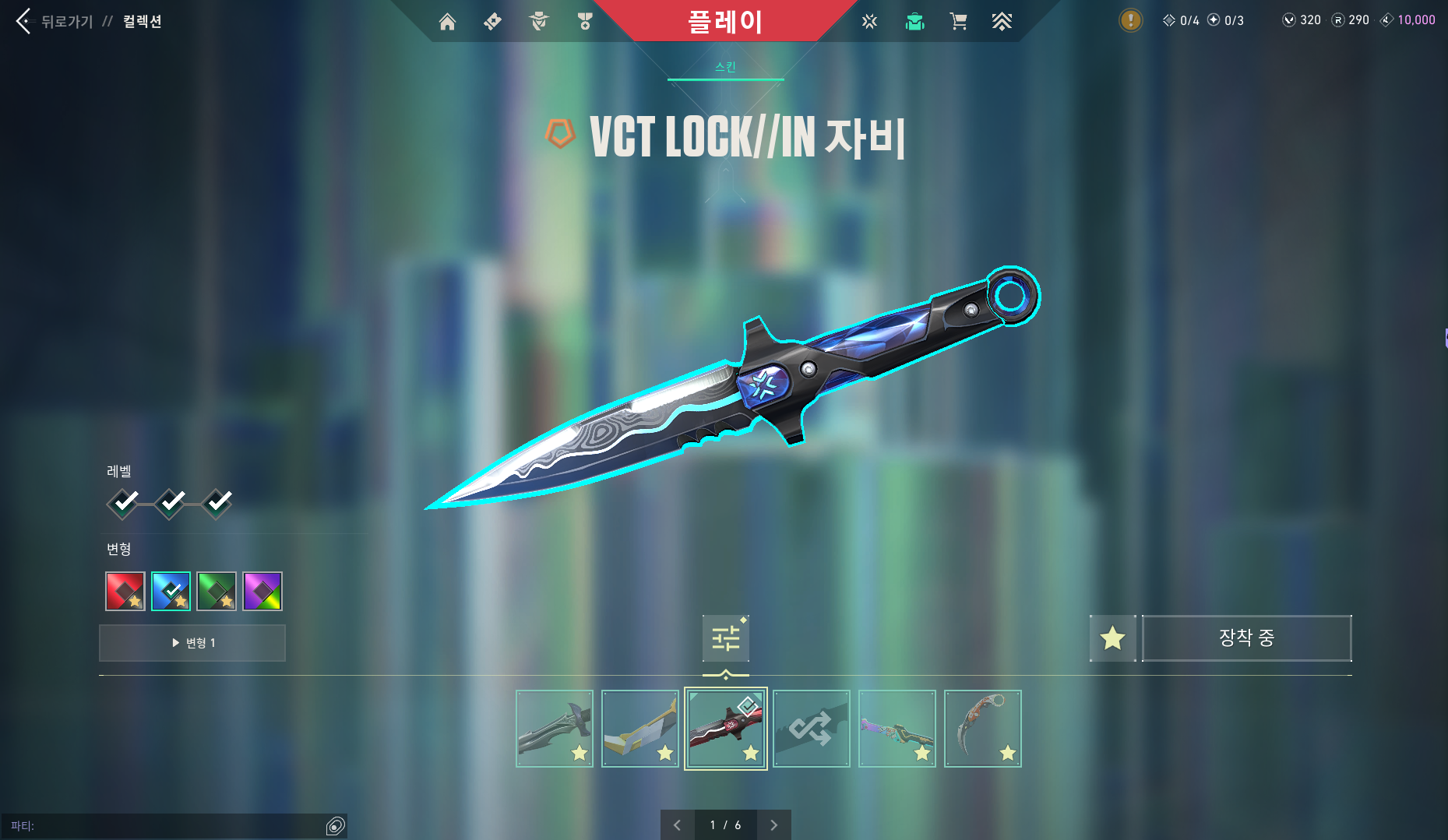Open the store shopping cart icon
The image size is (1448, 840).
point(958,22)
